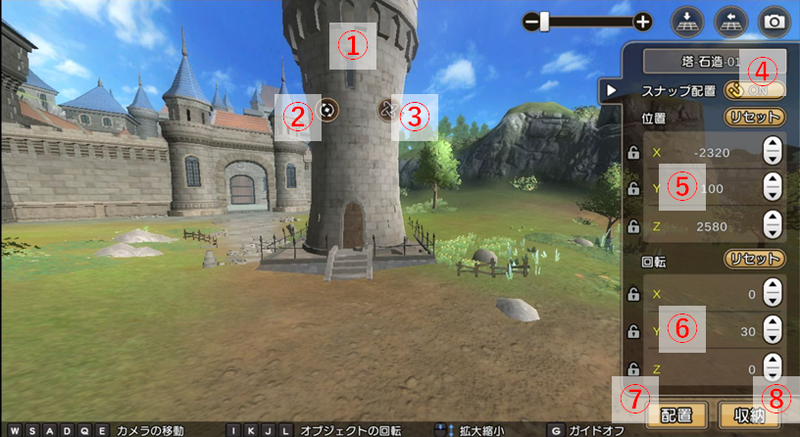Click the 回転 Y value stepper
The image size is (800, 437).
(771, 330)
